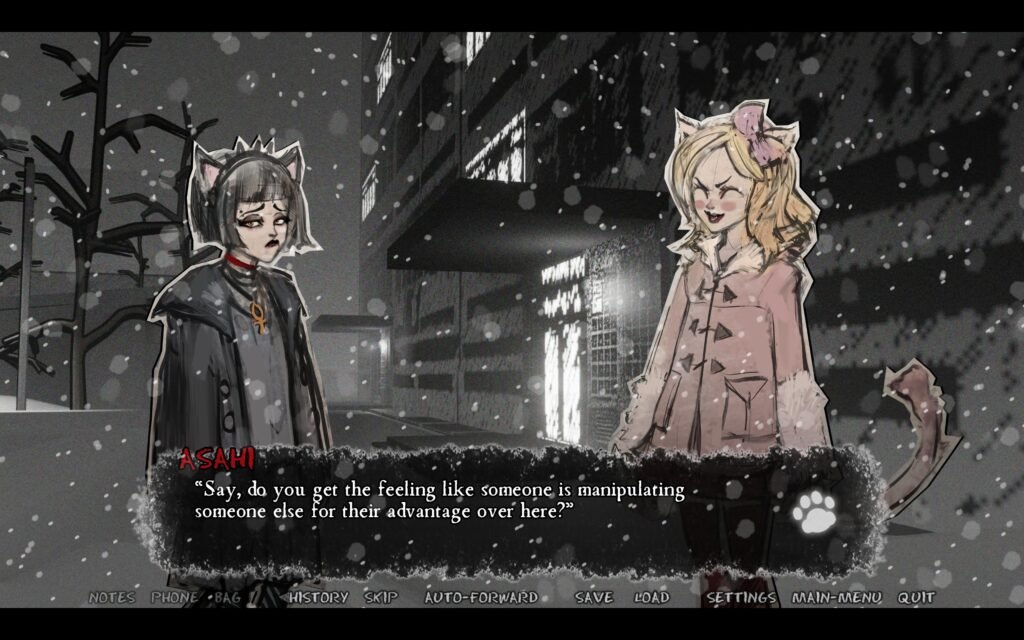The width and height of the screenshot is (1024, 640).
Task: Save the current game
Action: (x=594, y=598)
